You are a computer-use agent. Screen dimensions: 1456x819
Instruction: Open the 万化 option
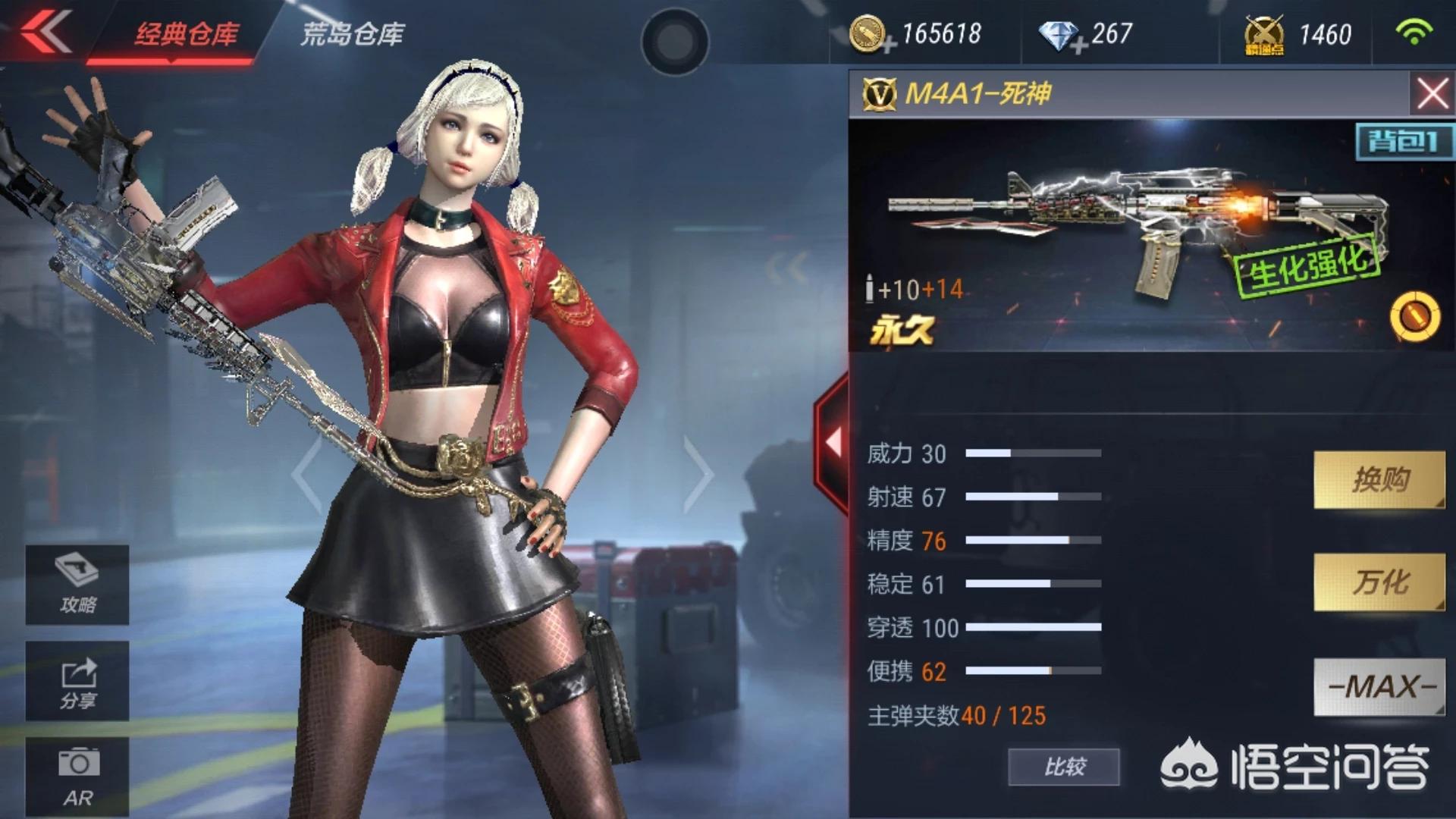[1379, 582]
